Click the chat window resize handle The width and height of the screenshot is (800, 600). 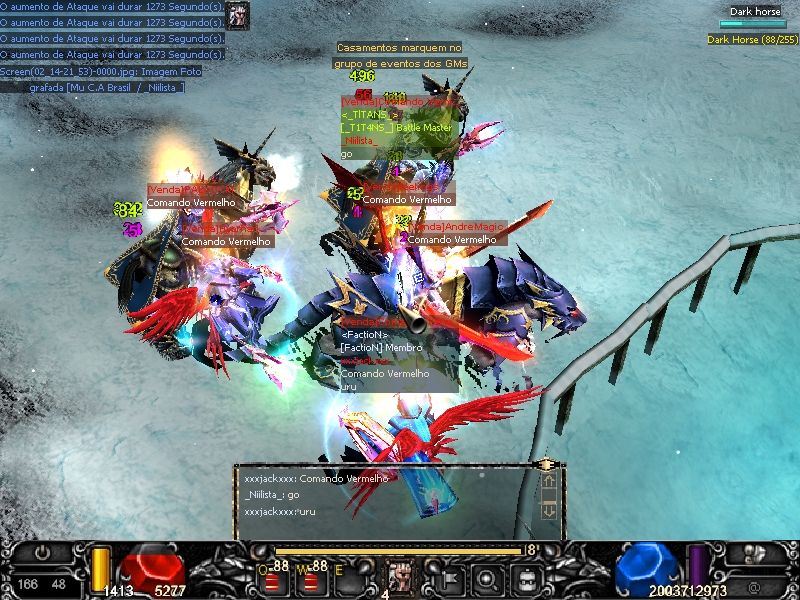[x=546, y=465]
